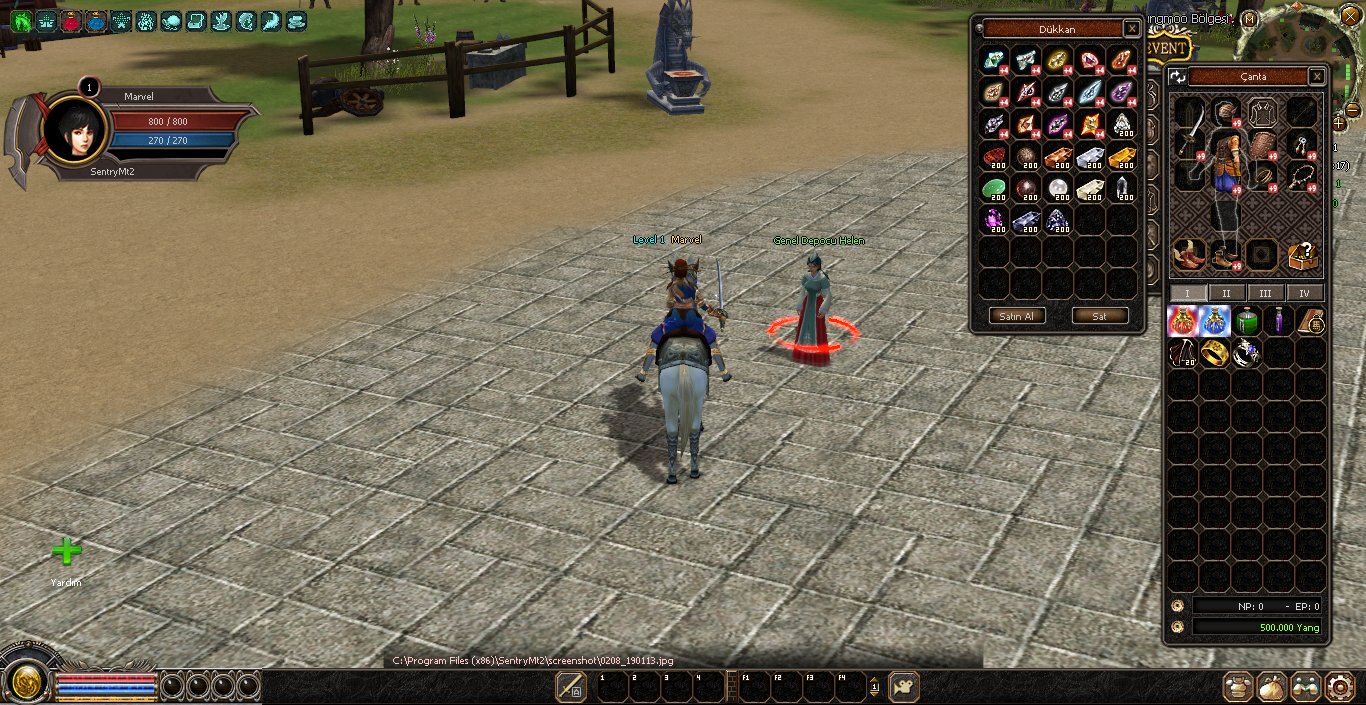Select the white pearl in shop
Image resolution: width=1366 pixels, height=705 pixels.
point(1058,189)
